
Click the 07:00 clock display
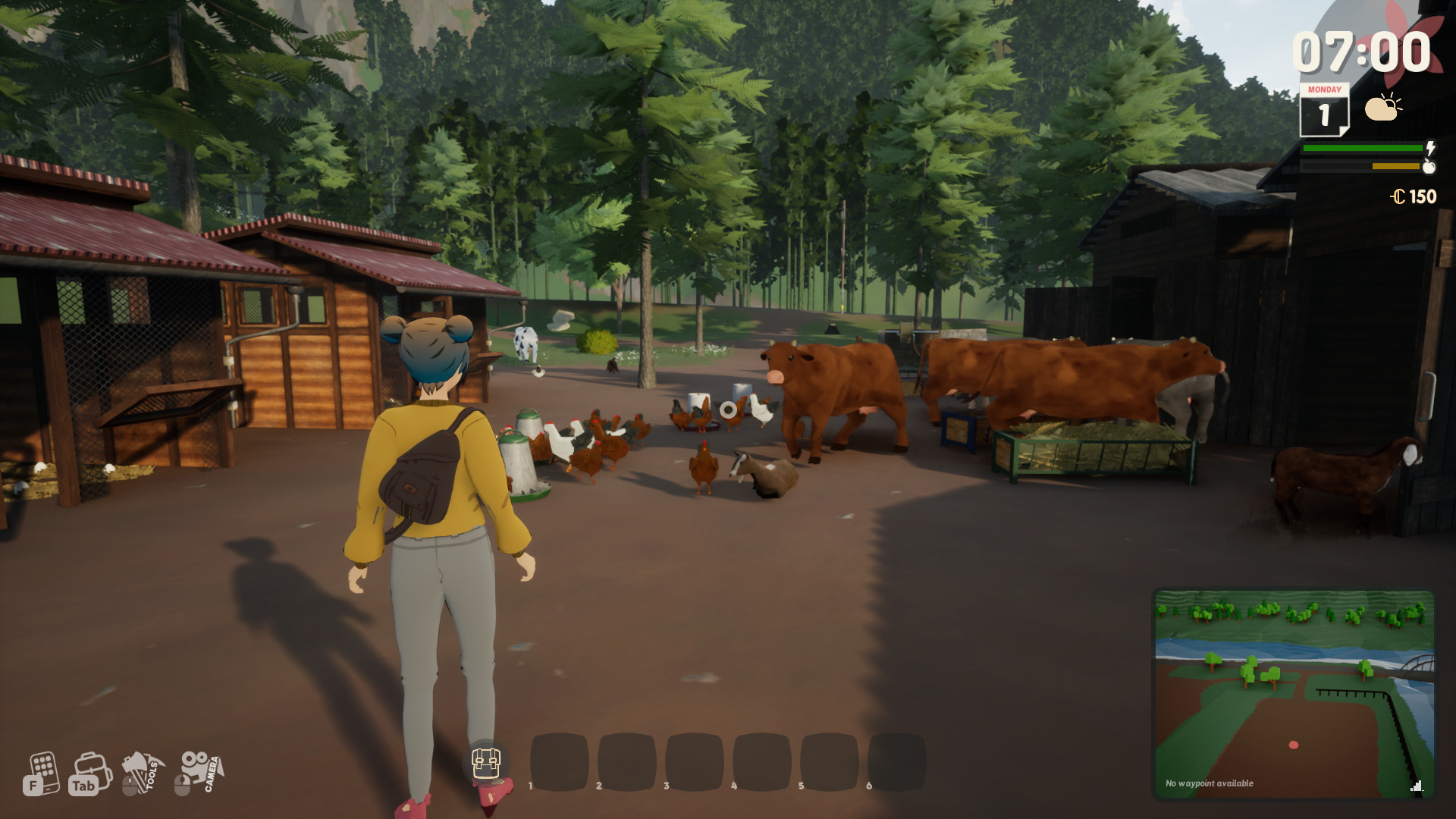pyautogui.click(x=1365, y=50)
